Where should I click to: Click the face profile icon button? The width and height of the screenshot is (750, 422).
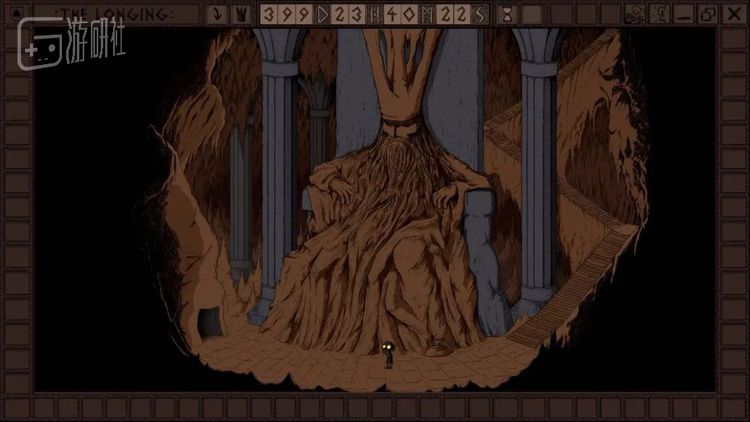pos(659,15)
